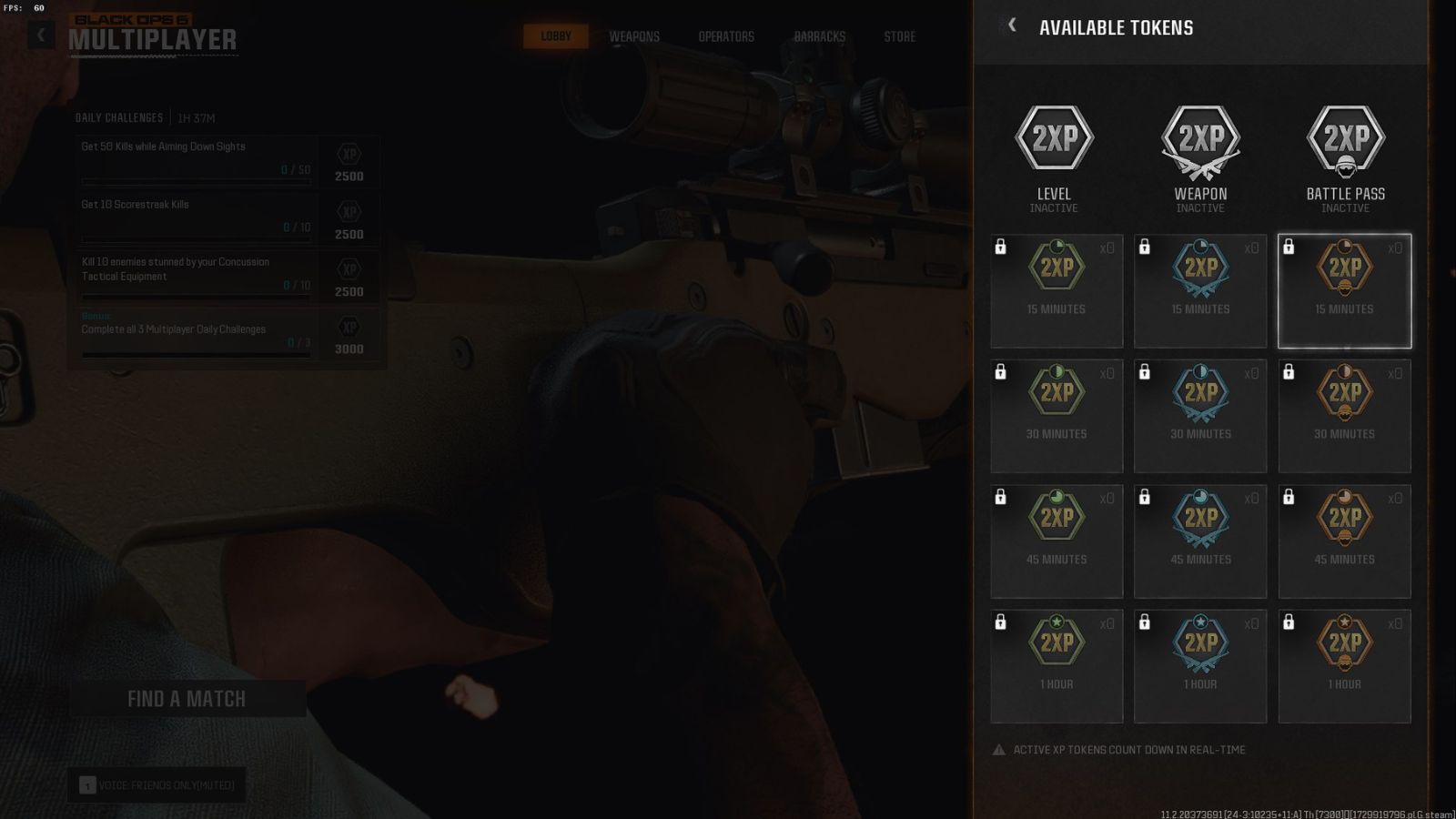Open the Barracks section
Image resolution: width=1456 pixels, height=819 pixels.
click(x=819, y=36)
